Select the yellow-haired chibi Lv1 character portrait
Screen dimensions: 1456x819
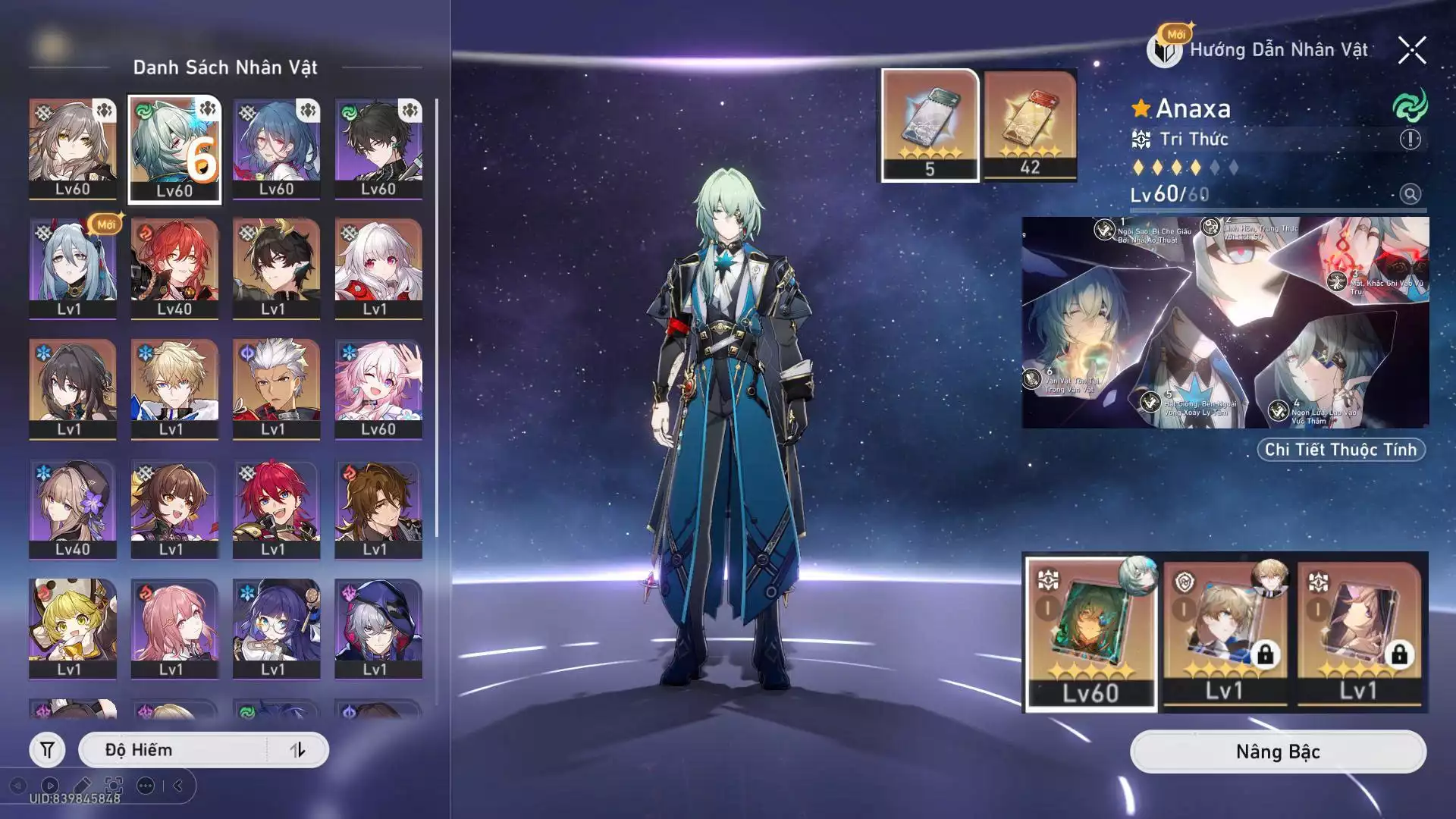click(x=73, y=628)
